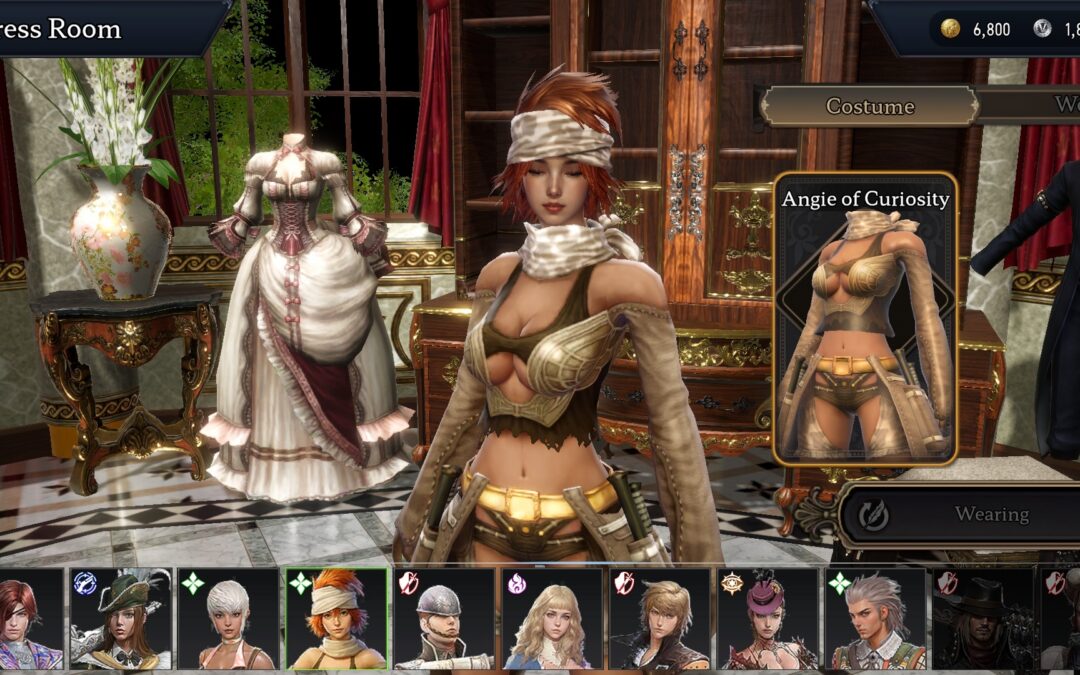
Task: Select the white short-haired hero portrait
Action: pos(228,619)
